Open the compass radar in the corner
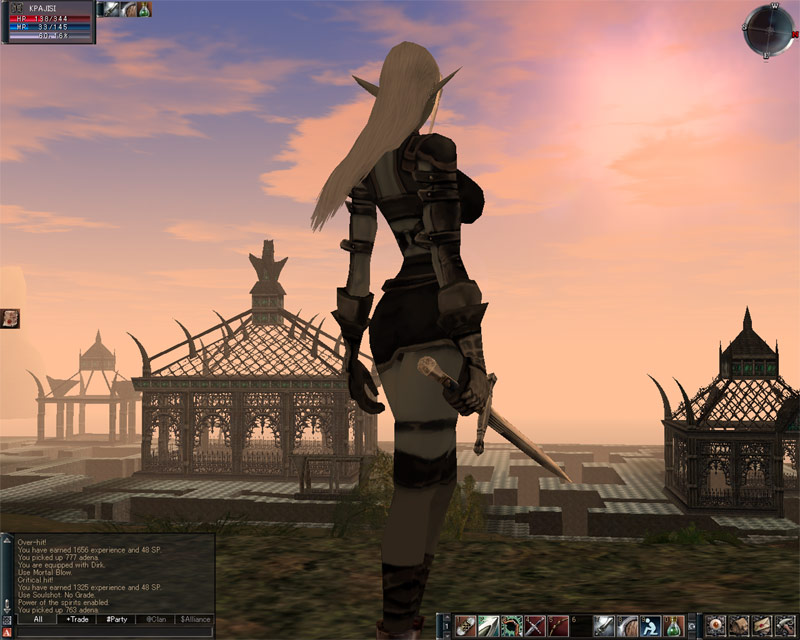Viewport: 800px width, 640px height. click(x=768, y=30)
